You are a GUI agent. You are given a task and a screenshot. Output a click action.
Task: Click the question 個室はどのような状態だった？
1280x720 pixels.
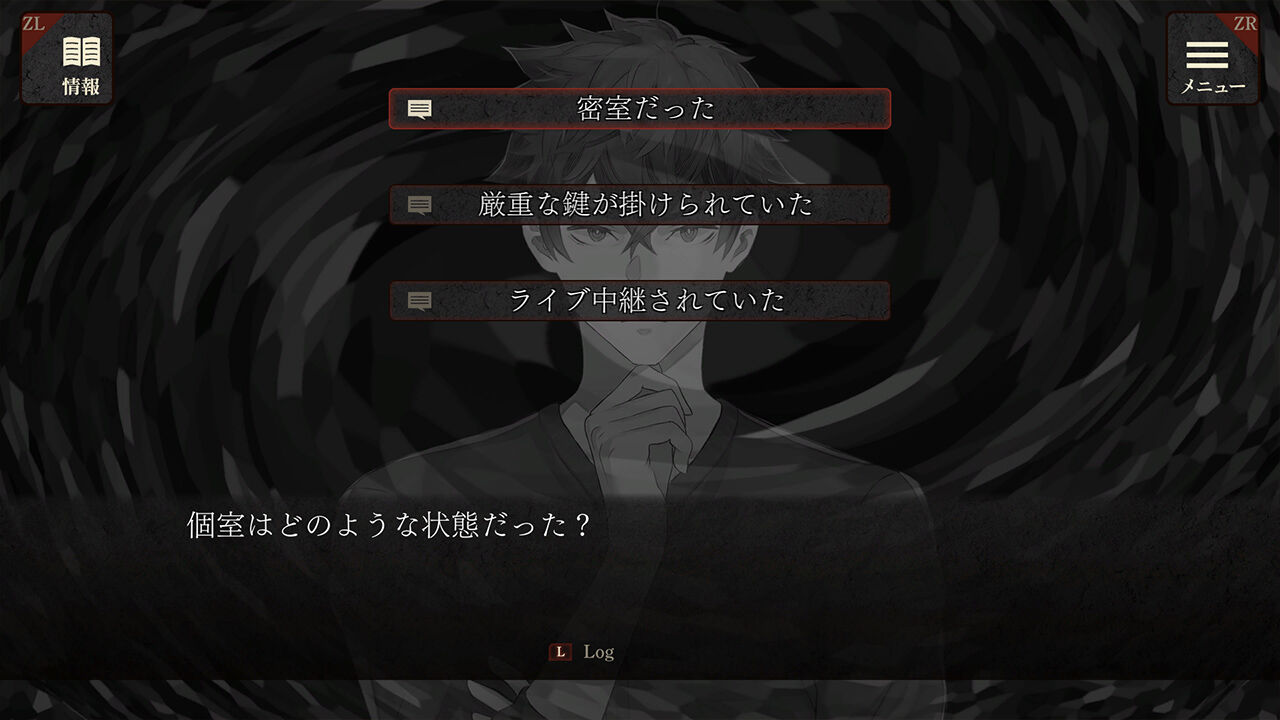pos(390,519)
